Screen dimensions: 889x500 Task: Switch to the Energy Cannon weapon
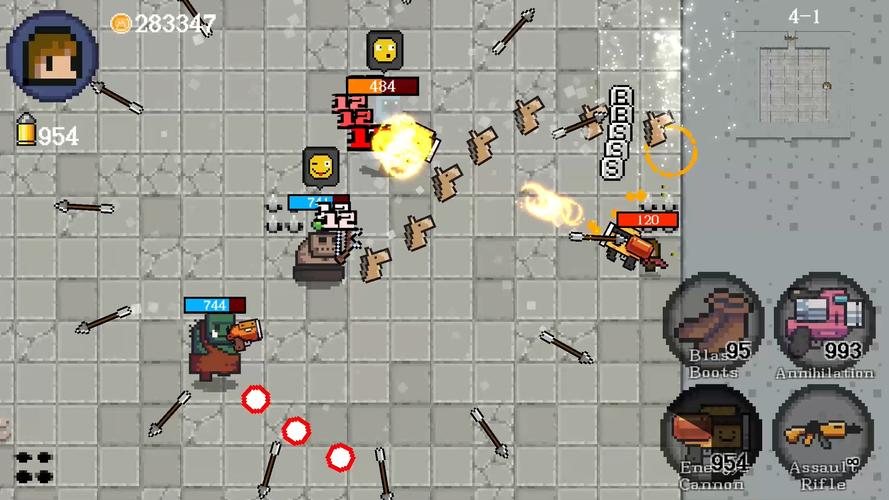pyautogui.click(x=712, y=436)
